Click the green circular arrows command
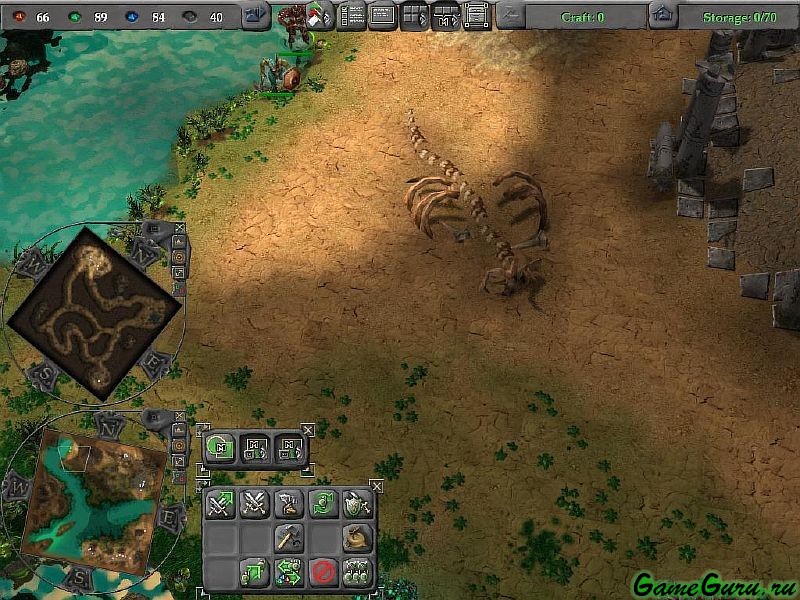Image resolution: width=800 pixels, height=600 pixels. click(x=322, y=504)
